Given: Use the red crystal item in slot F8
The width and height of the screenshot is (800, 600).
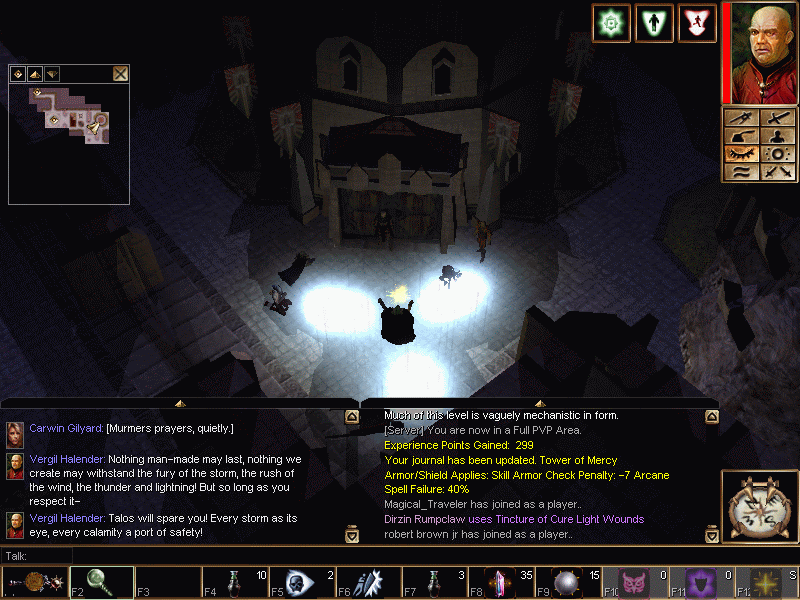Looking at the screenshot, I should (x=501, y=581).
